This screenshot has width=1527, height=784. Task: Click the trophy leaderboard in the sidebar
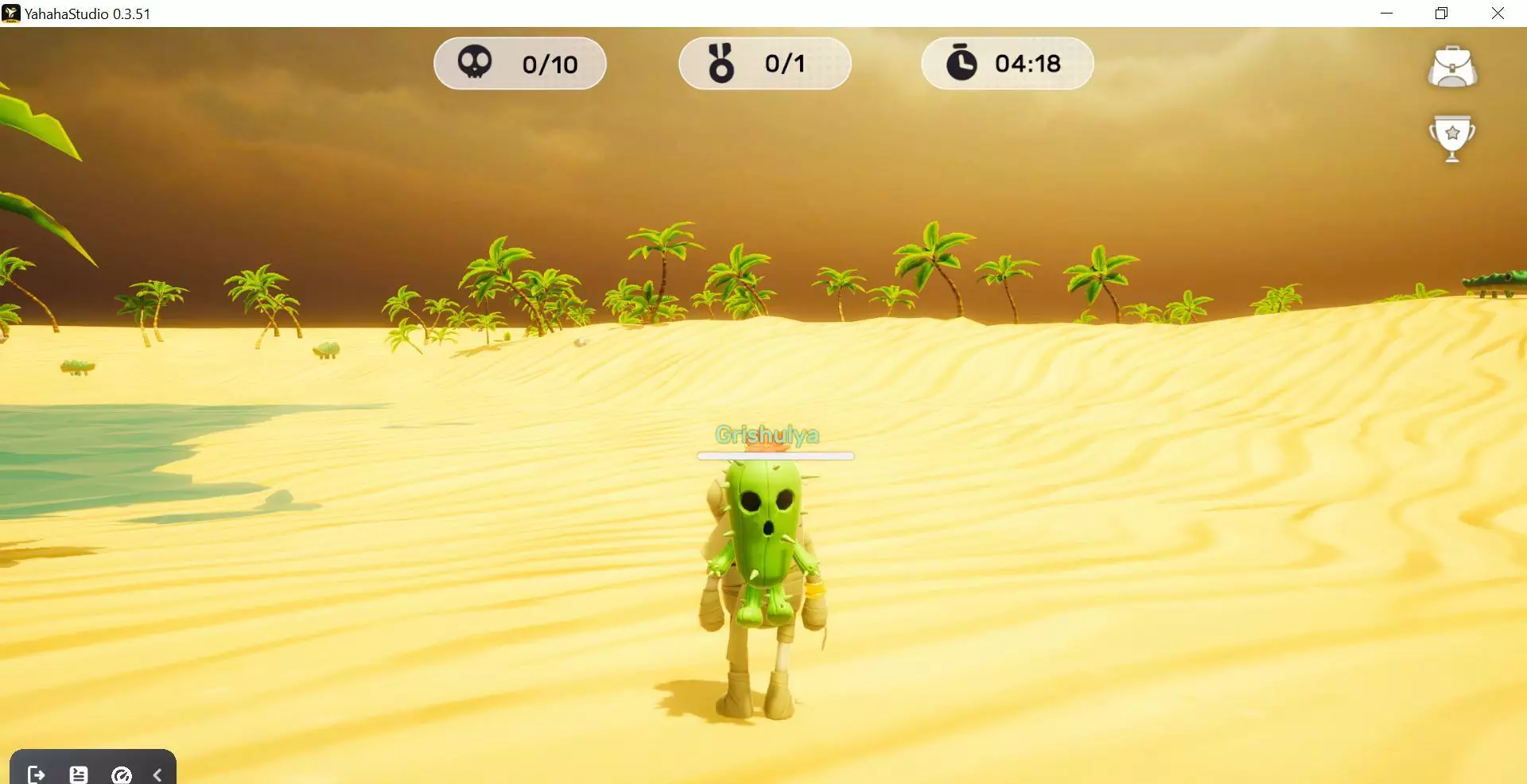(x=1453, y=137)
